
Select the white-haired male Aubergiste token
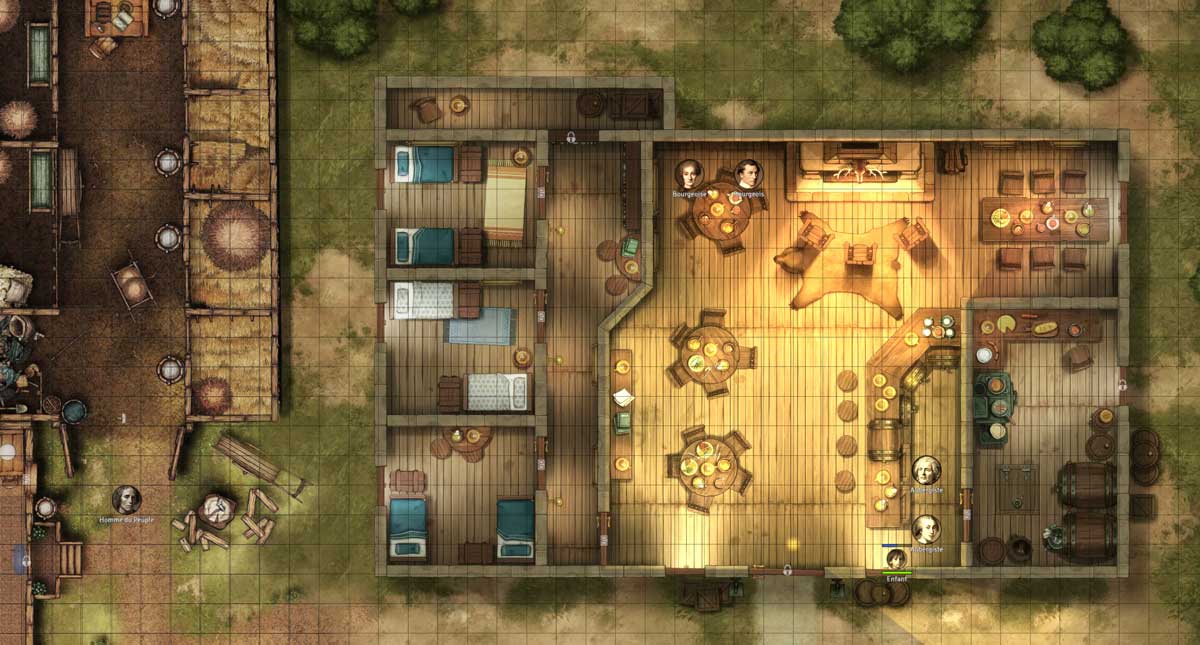(x=926, y=470)
